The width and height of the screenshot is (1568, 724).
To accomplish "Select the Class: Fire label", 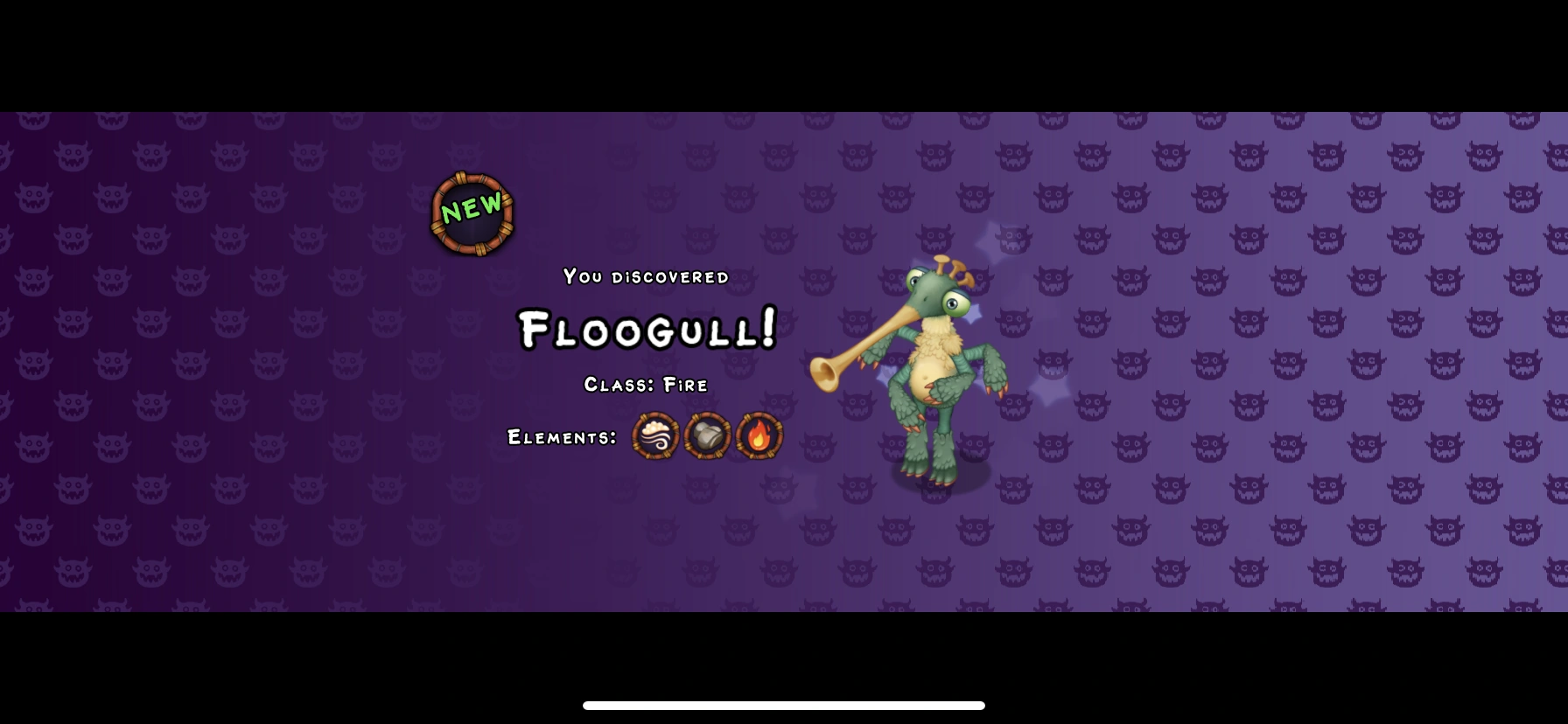I will tap(646, 384).
